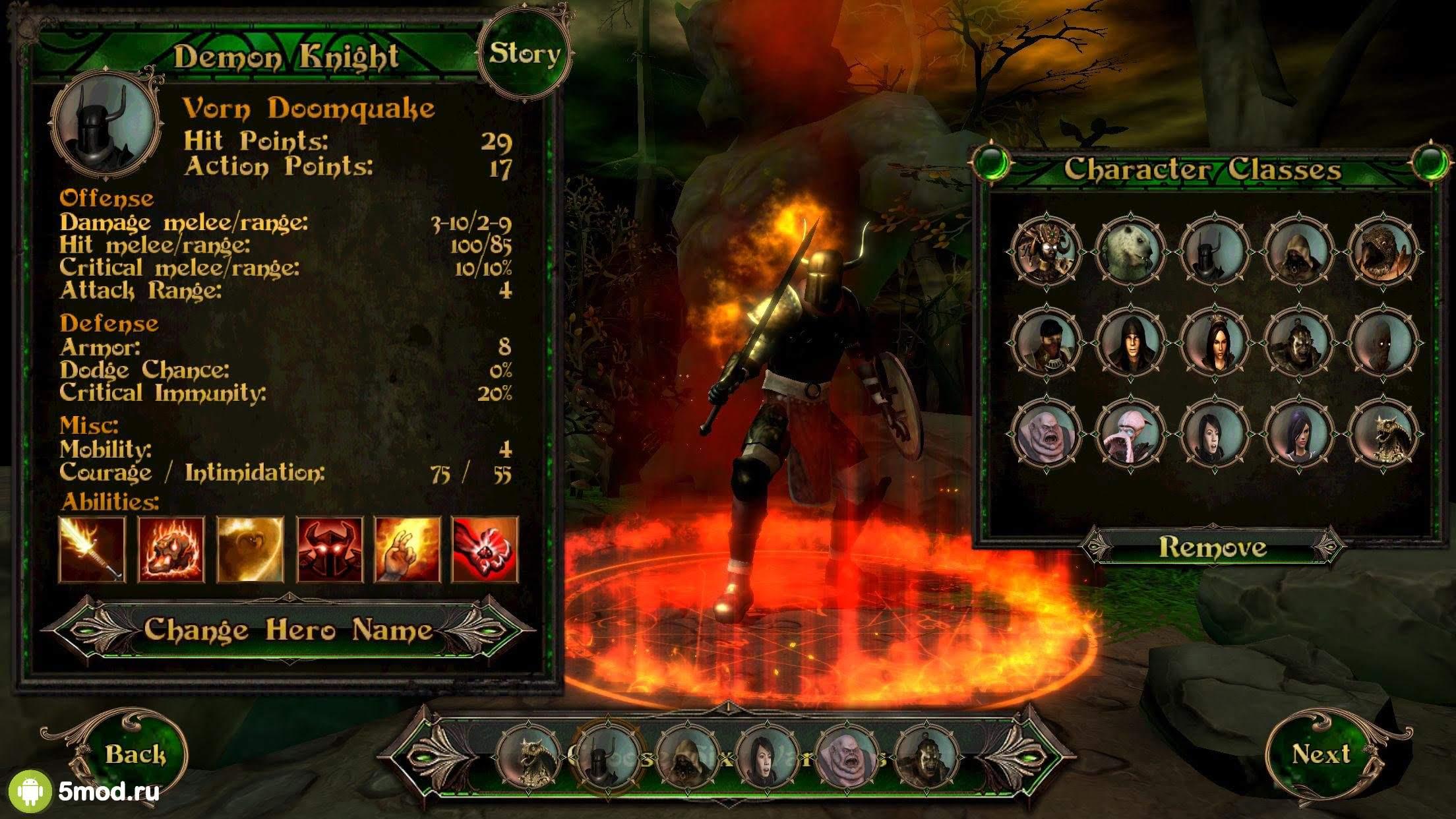Image resolution: width=1456 pixels, height=819 pixels.
Task: Choose the dark glowing-eyed shade class
Action: click(x=1383, y=343)
